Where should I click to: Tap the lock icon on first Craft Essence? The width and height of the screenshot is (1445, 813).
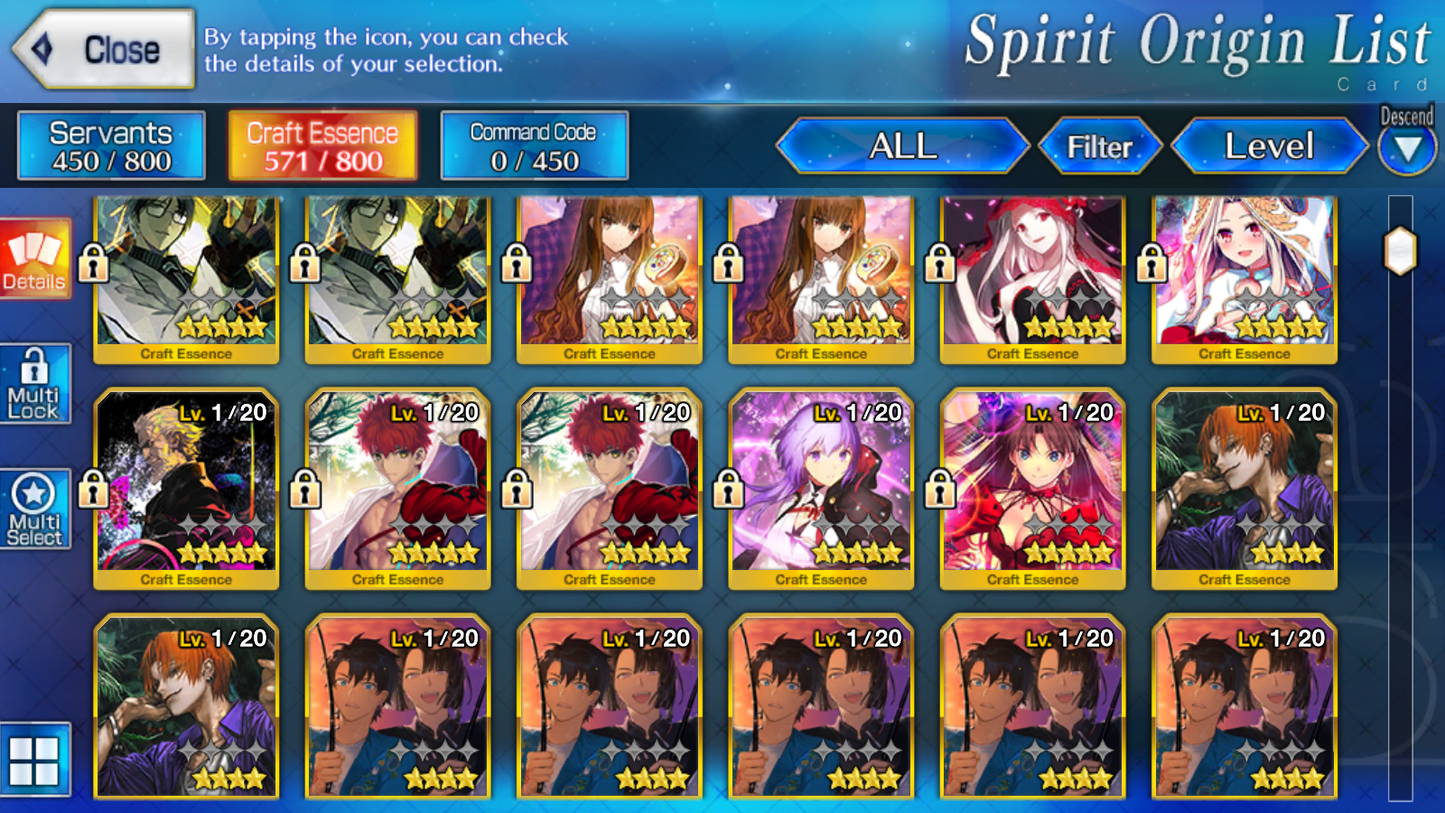click(x=95, y=262)
